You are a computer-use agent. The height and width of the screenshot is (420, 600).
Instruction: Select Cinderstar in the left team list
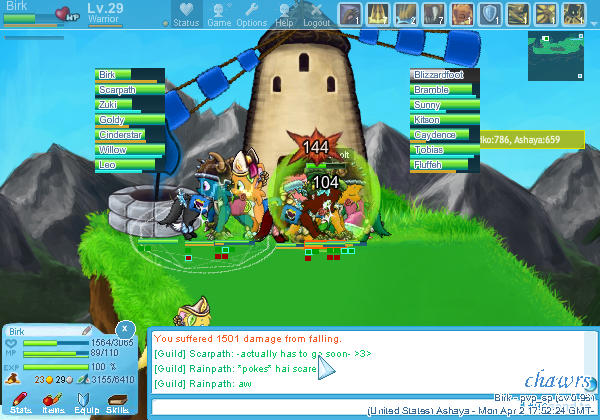[x=129, y=135]
